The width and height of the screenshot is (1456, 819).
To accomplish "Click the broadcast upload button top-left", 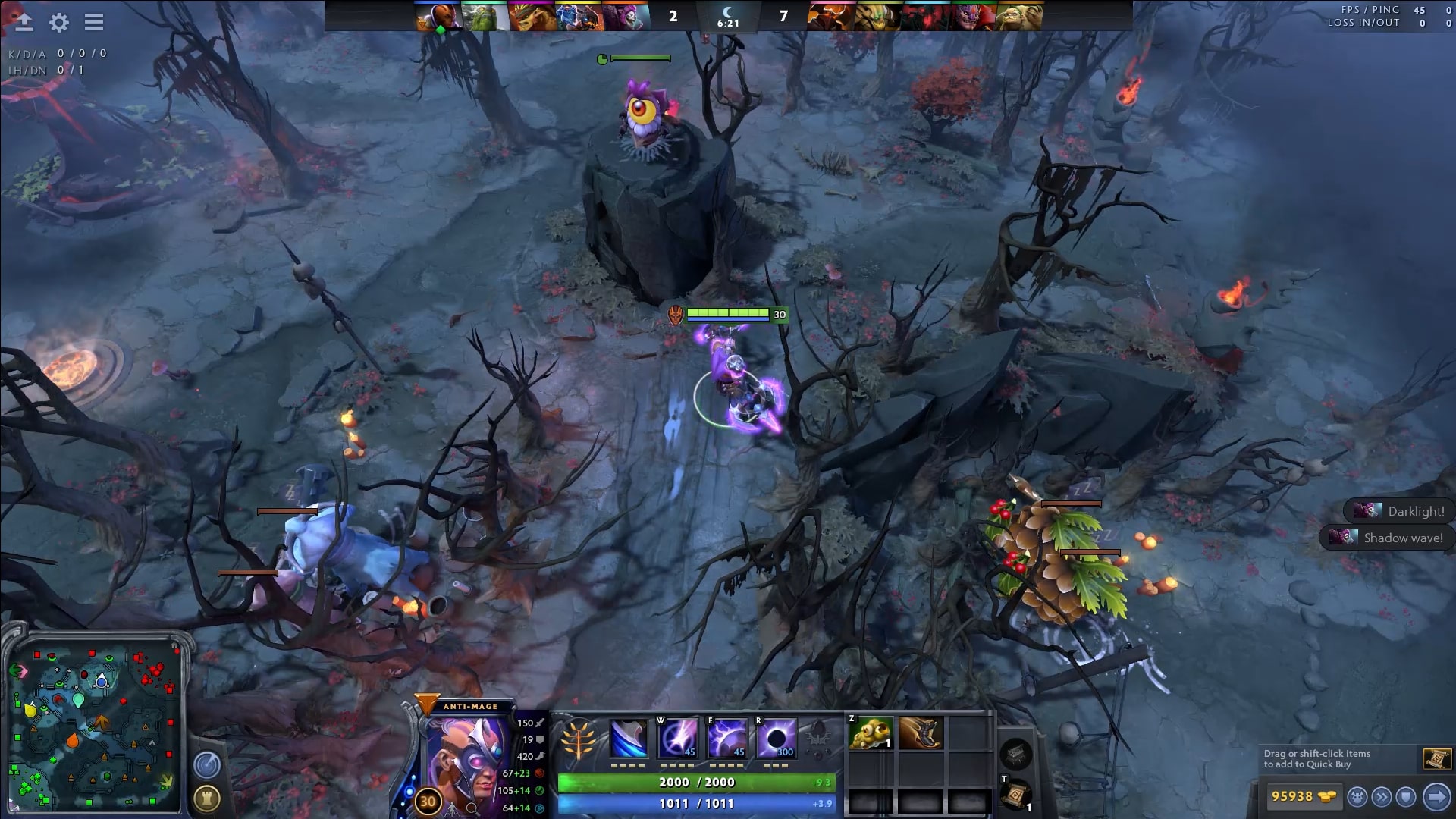I will pos(24,22).
